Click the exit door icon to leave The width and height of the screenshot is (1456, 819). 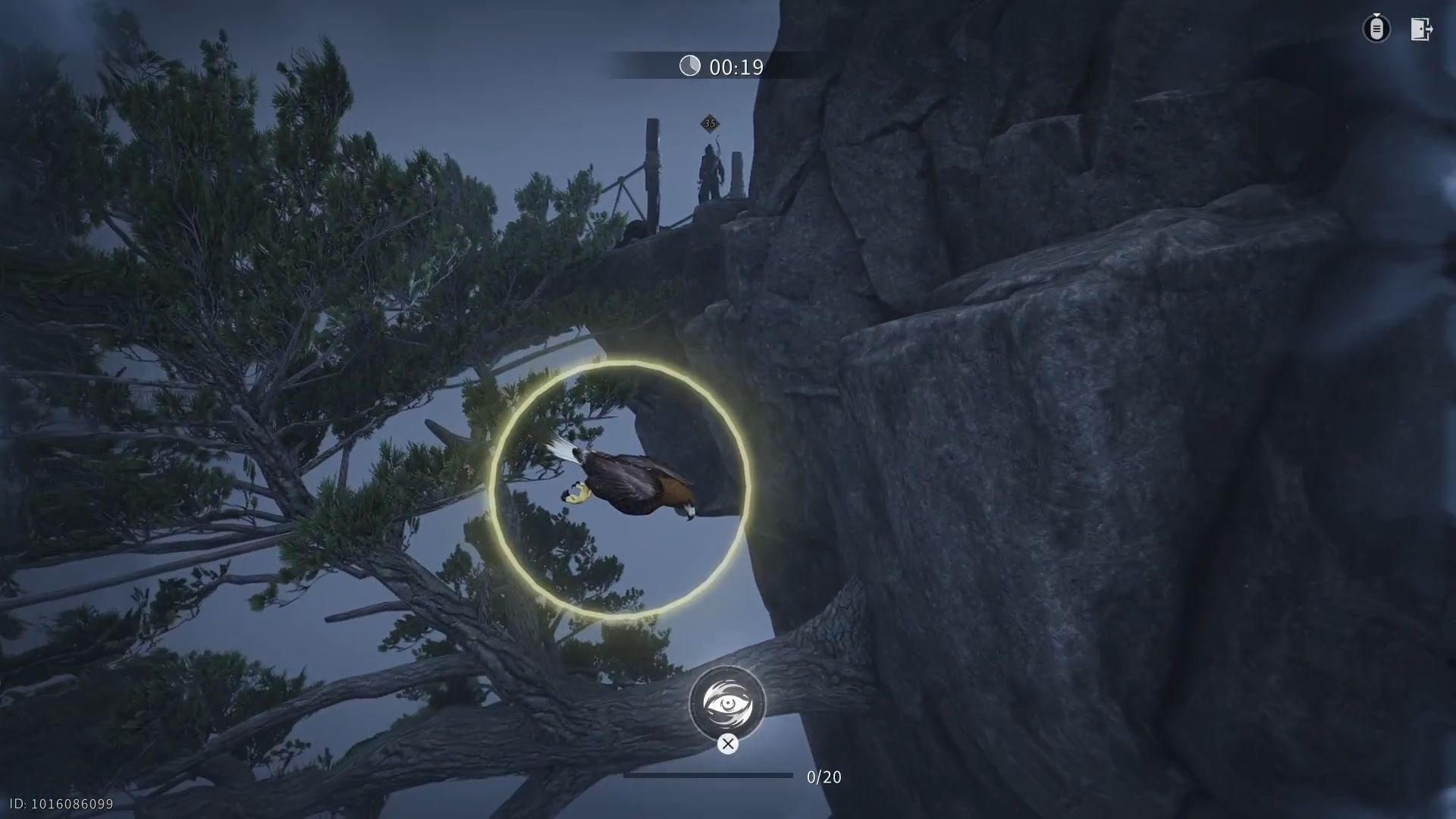click(1421, 29)
